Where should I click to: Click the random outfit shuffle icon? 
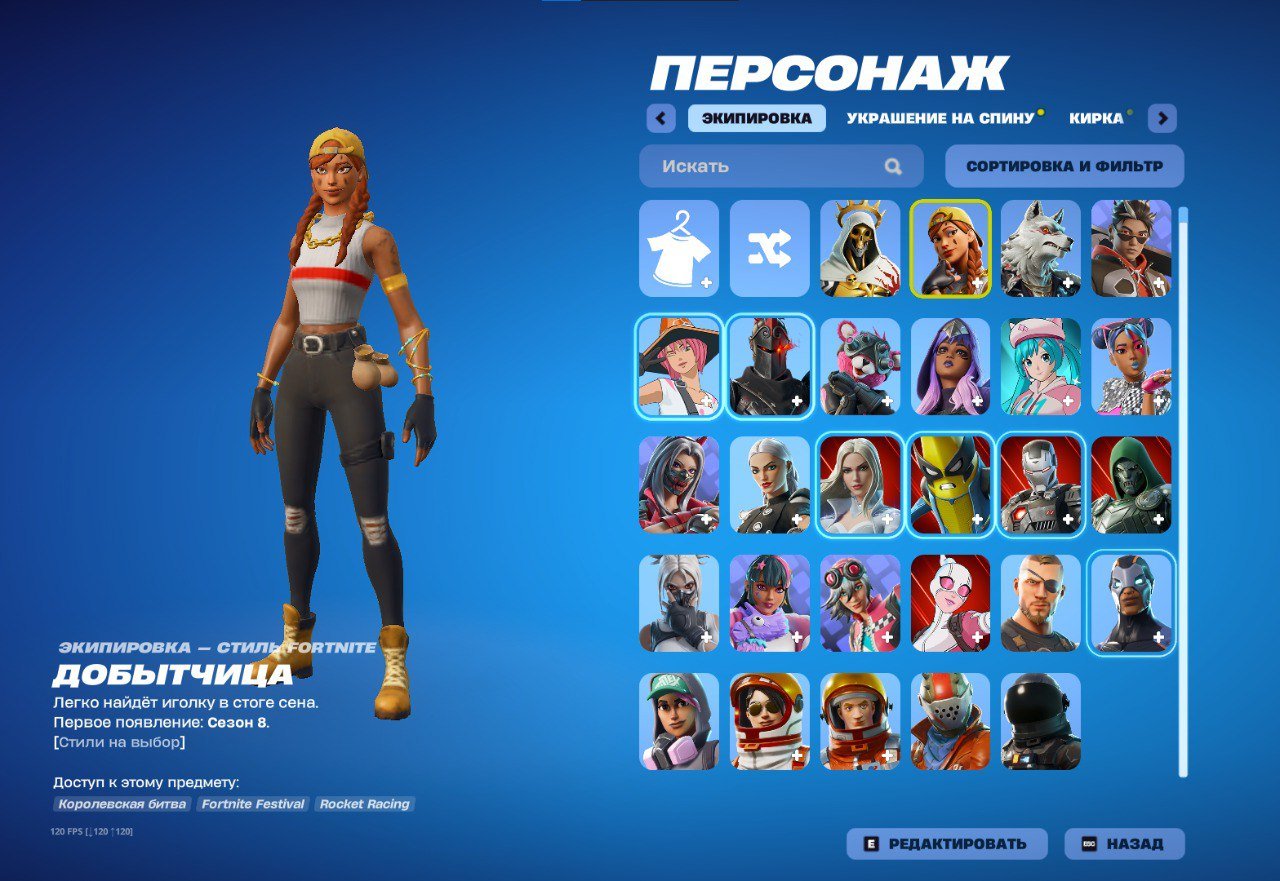point(769,250)
